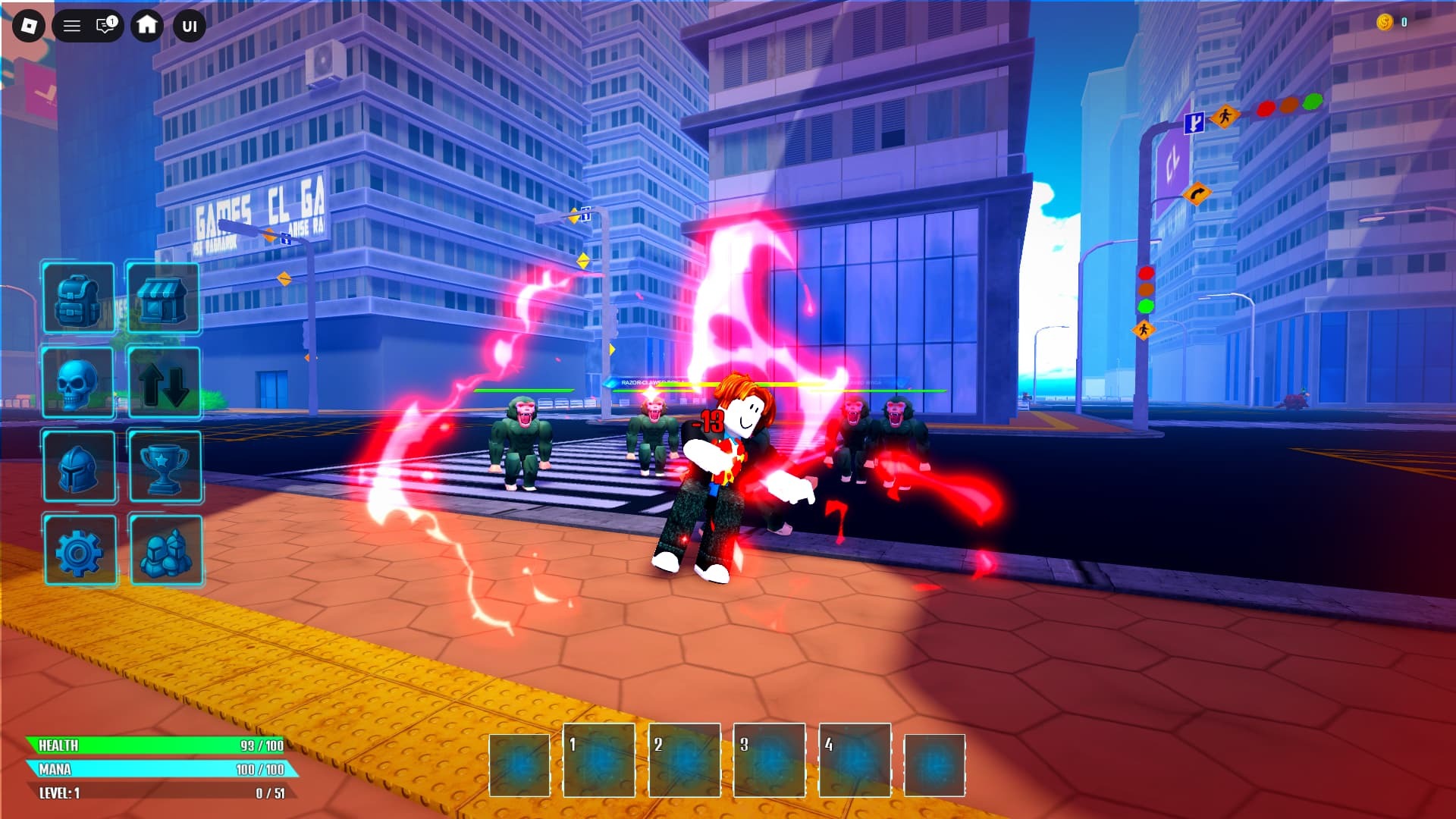Viewport: 1456px width, 819px height.
Task: Open the up-down arrows menu
Action: coord(165,383)
